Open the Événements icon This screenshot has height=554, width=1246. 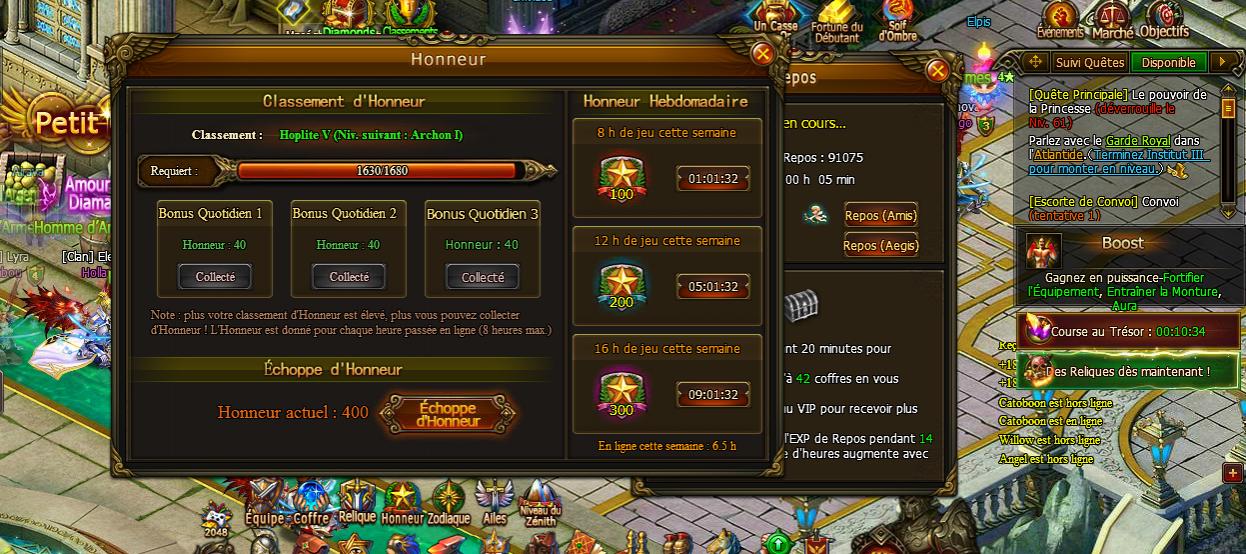(1060, 19)
